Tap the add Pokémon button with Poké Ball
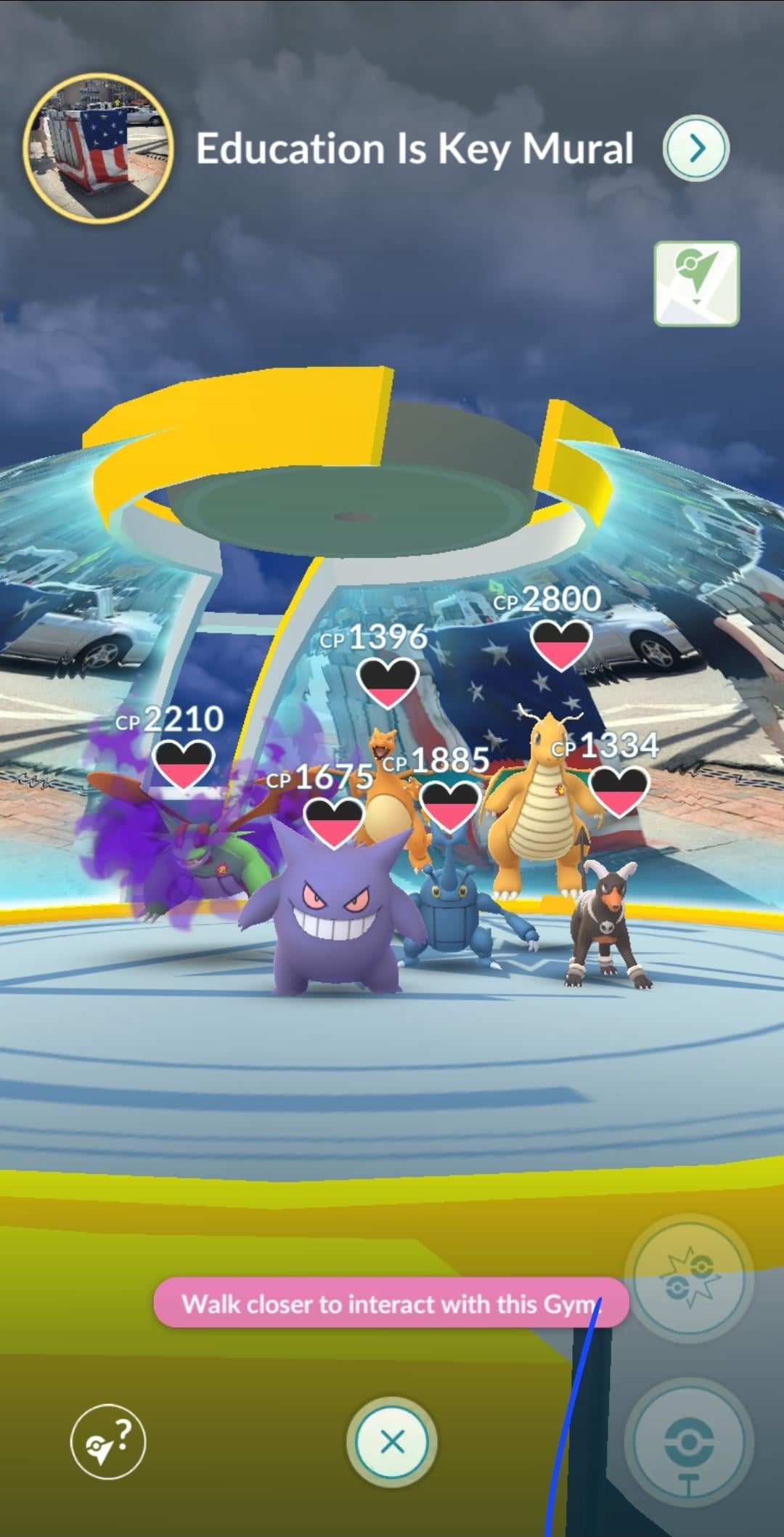784x1537 pixels. [x=689, y=1443]
